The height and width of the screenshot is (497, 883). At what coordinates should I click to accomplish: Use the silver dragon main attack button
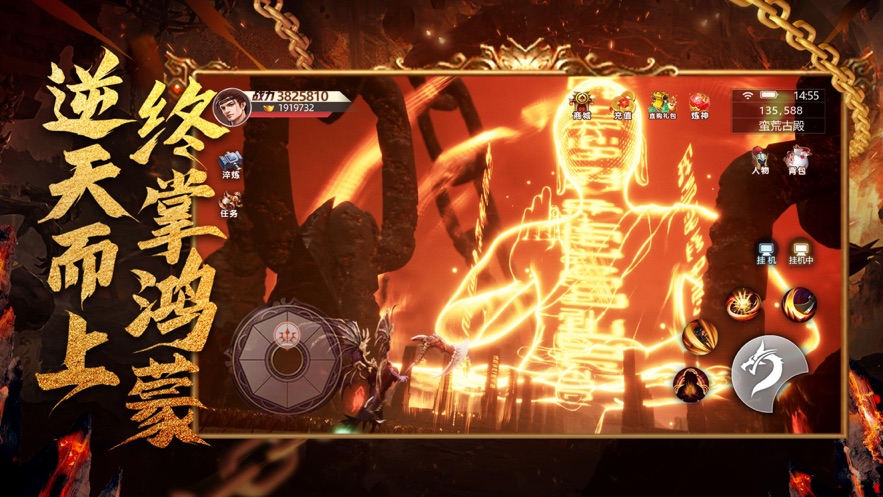(770, 371)
